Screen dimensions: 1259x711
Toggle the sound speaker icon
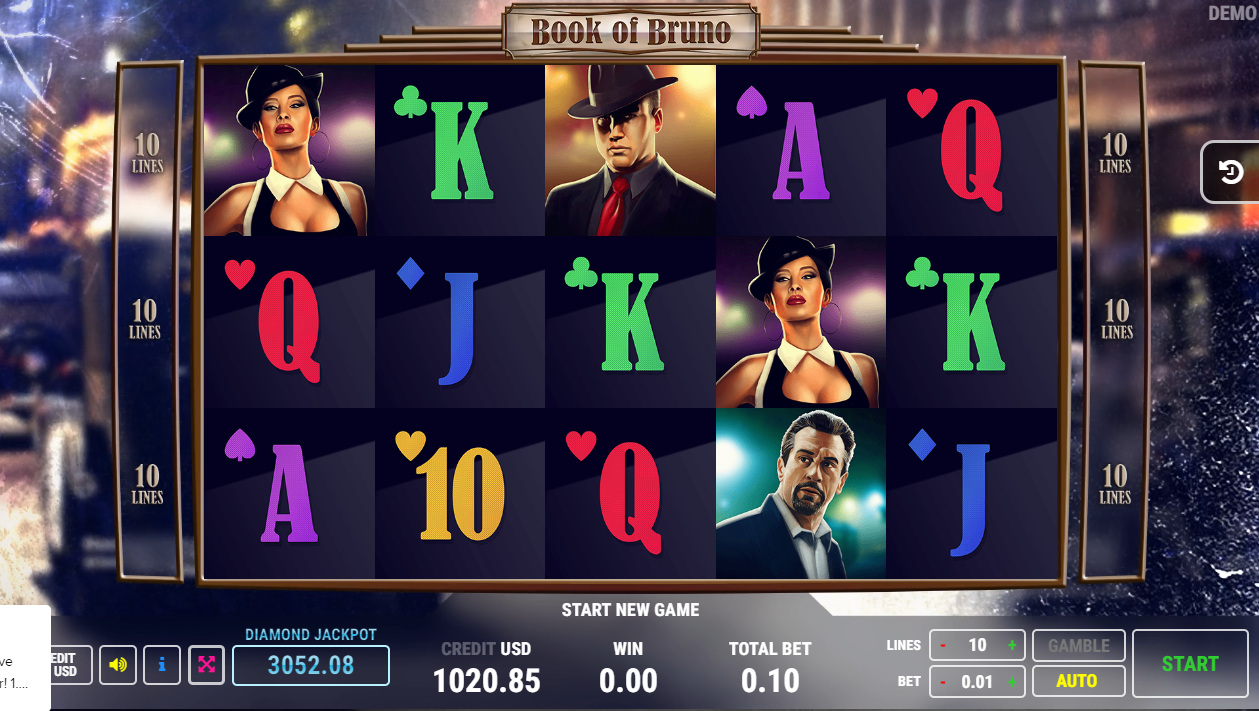[118, 664]
